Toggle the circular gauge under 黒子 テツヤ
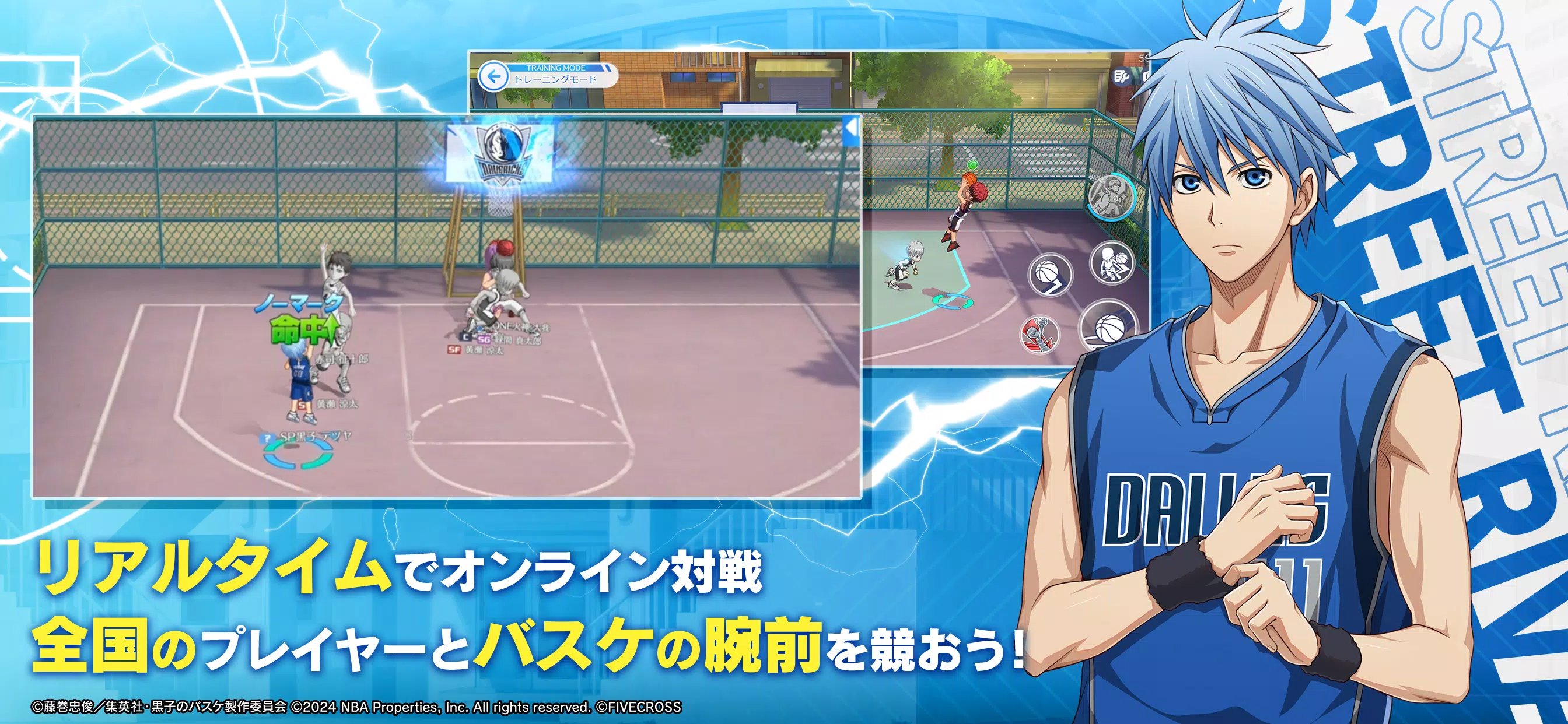1568x724 pixels. click(x=297, y=456)
